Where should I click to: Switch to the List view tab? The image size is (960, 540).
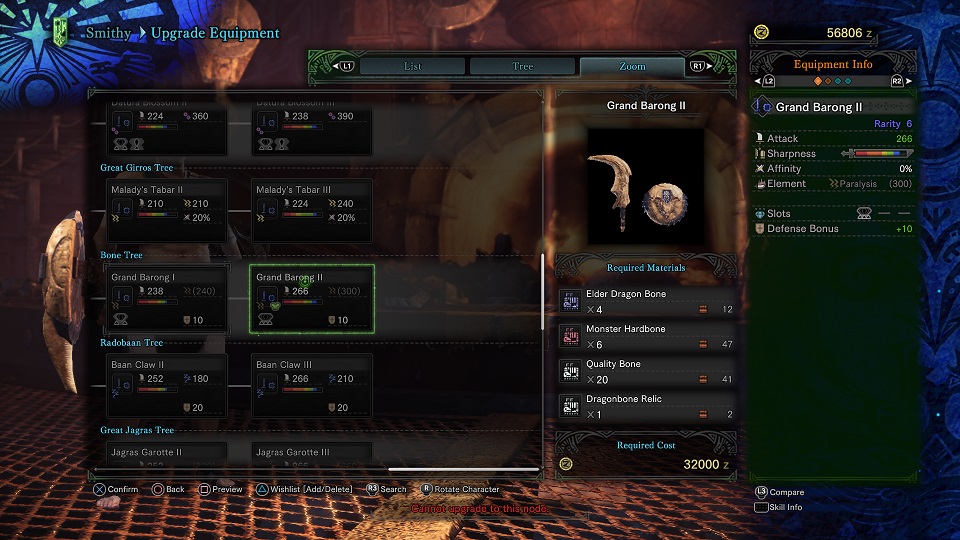pyautogui.click(x=412, y=66)
